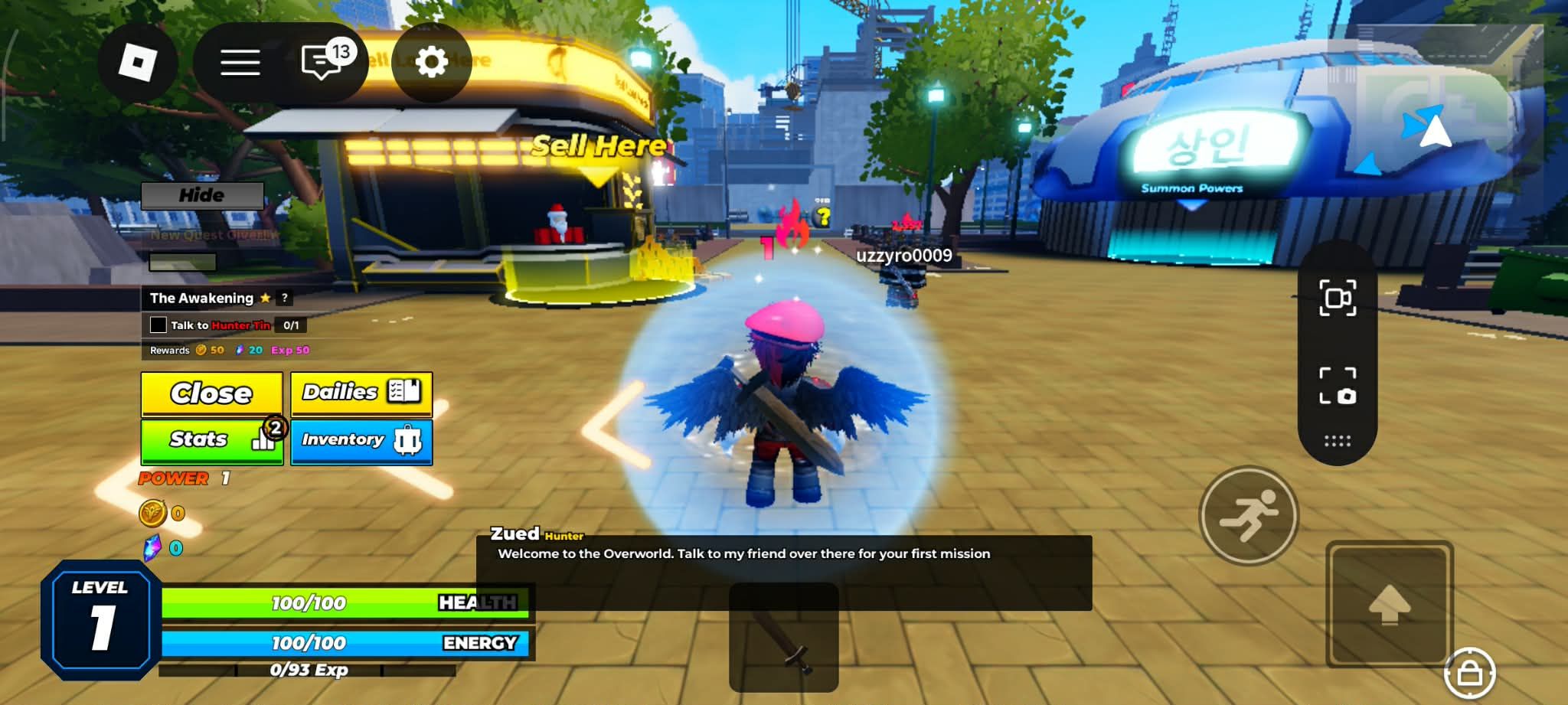This screenshot has width=1568, height=705.
Task: Start screen recording with the video capture icon
Action: pos(1337,298)
